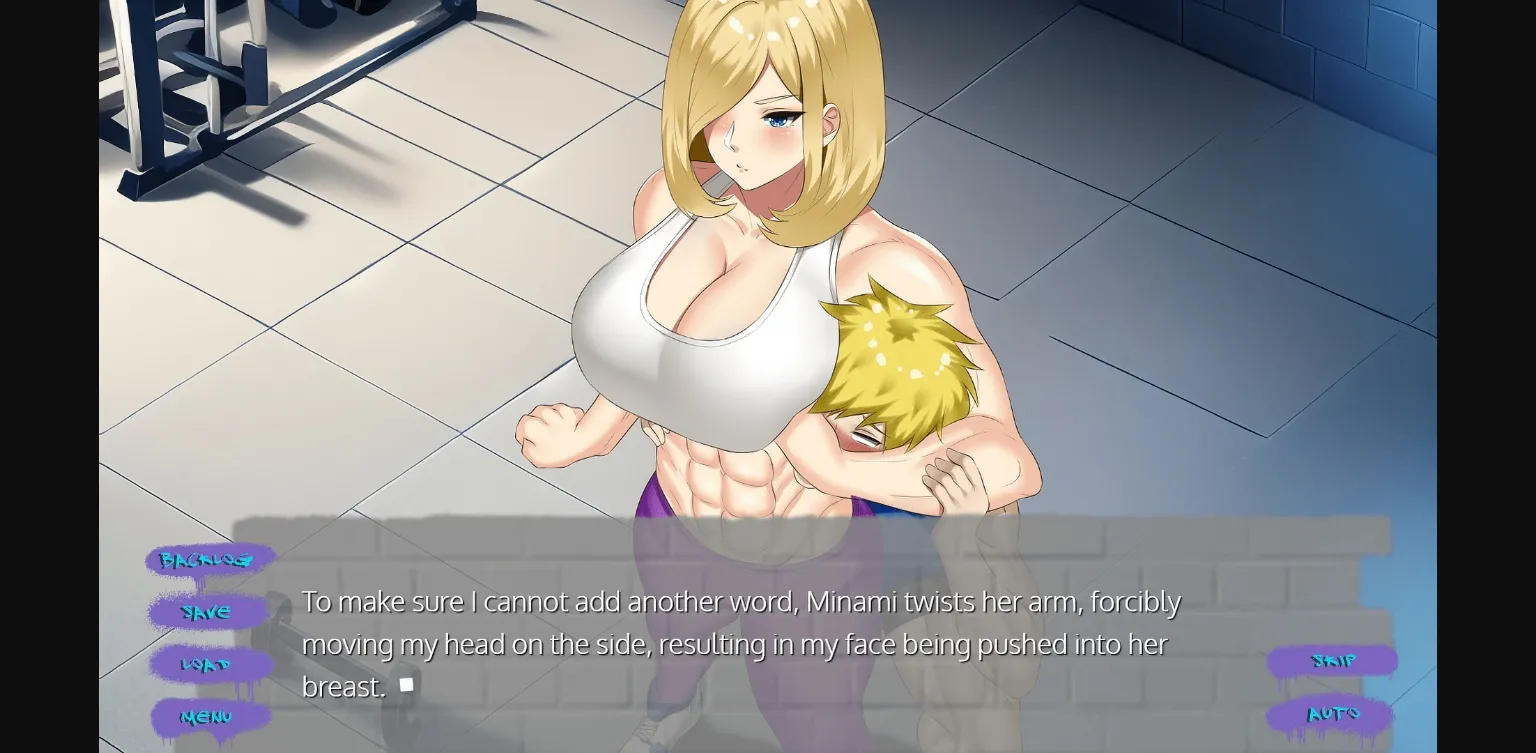This screenshot has width=1536, height=753.
Task: Select the spray-painted MENU icon
Action: click(208, 717)
